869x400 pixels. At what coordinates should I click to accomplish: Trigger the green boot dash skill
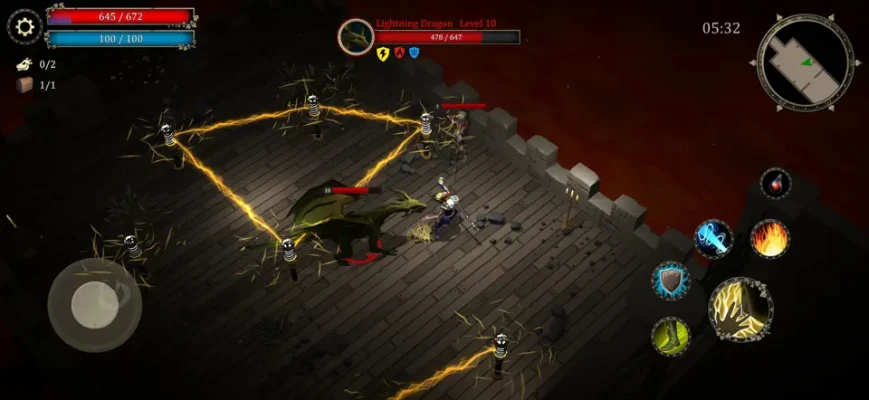click(x=671, y=337)
